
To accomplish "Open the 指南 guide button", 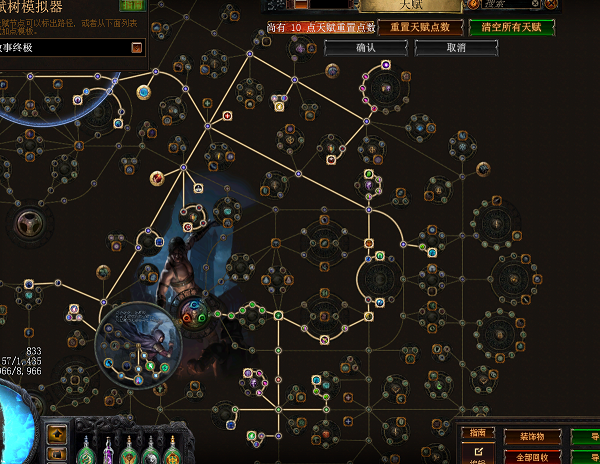I will coord(475,433).
